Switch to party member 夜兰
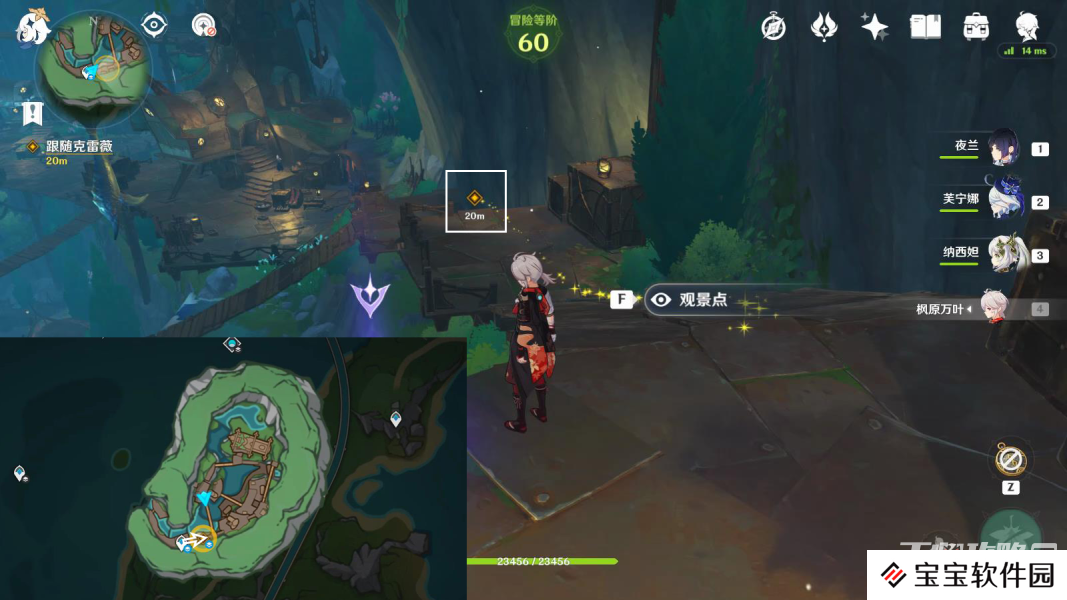The image size is (1067, 600). (1003, 148)
